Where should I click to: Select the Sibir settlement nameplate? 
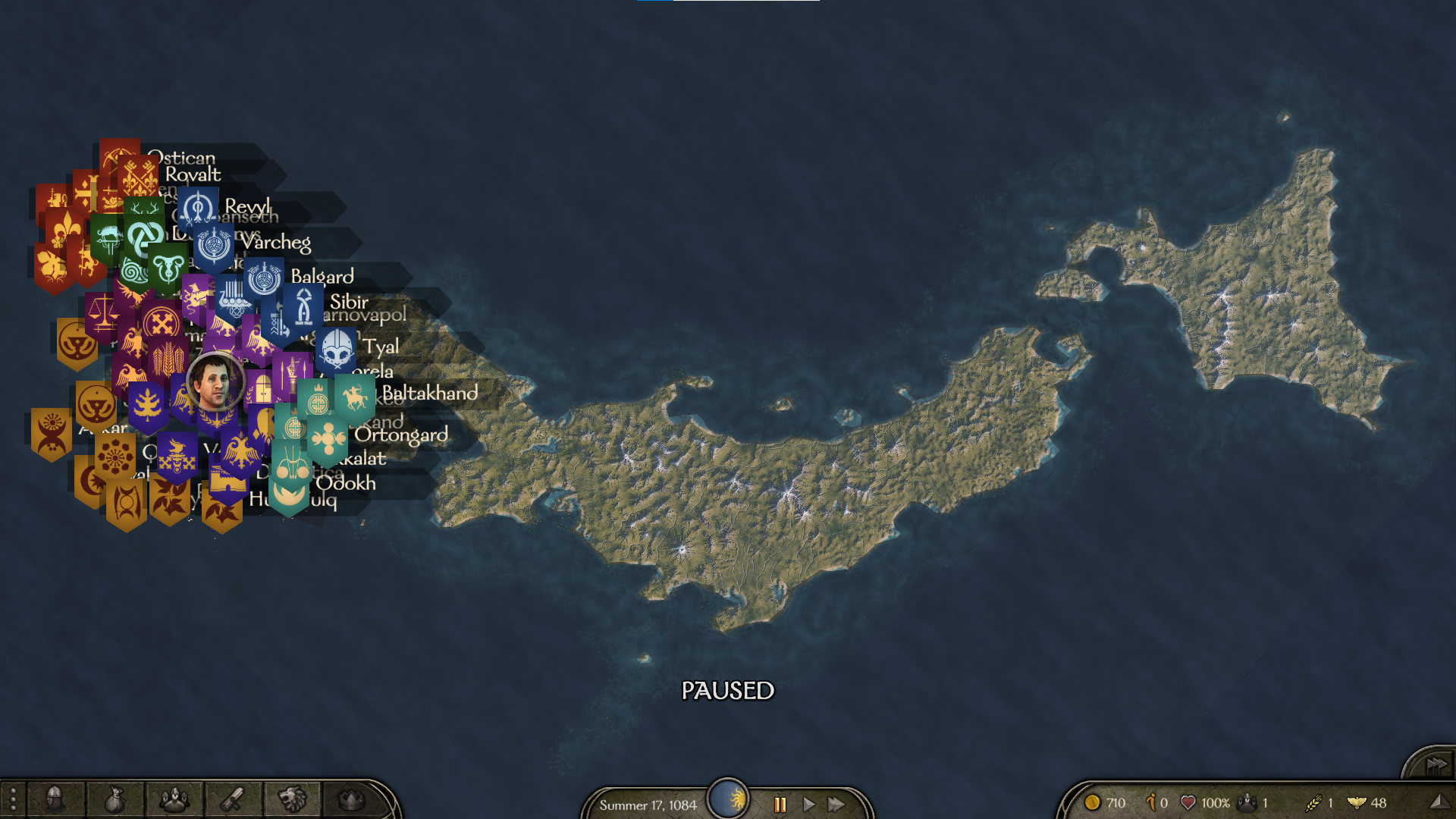[x=349, y=302]
